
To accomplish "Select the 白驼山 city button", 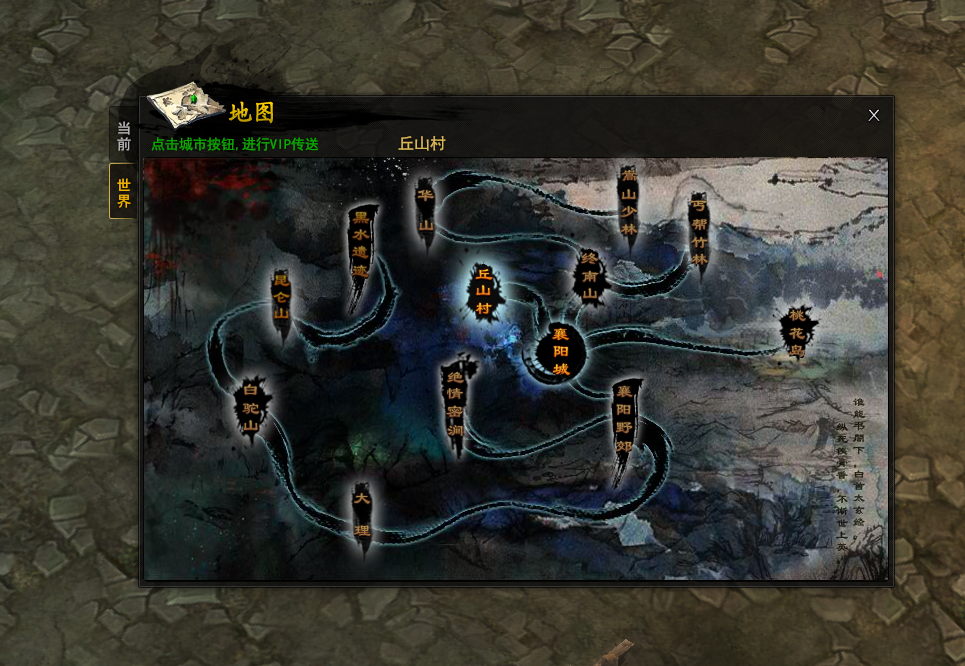I will (250, 412).
